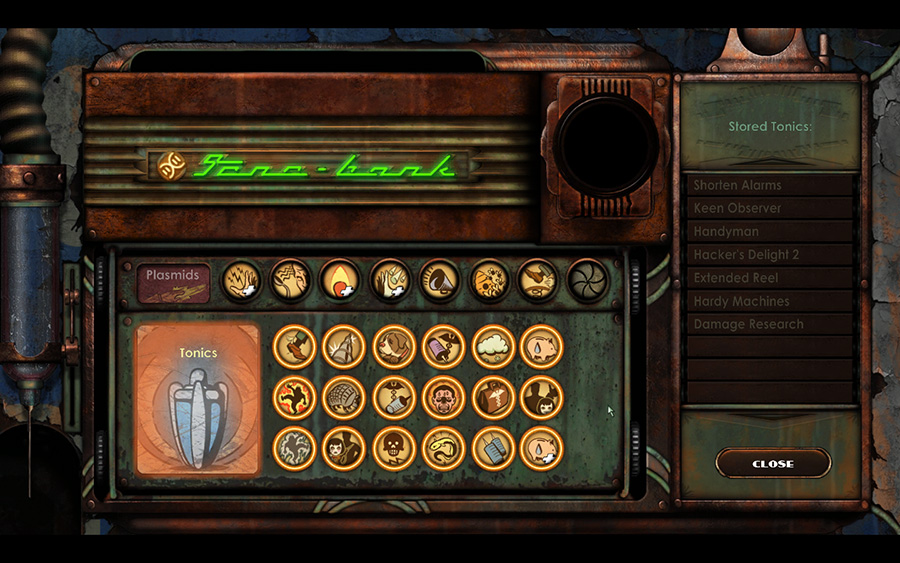Choose Keen Observer from stored tonics
Screen dimensions: 900x563
pyautogui.click(x=769, y=208)
